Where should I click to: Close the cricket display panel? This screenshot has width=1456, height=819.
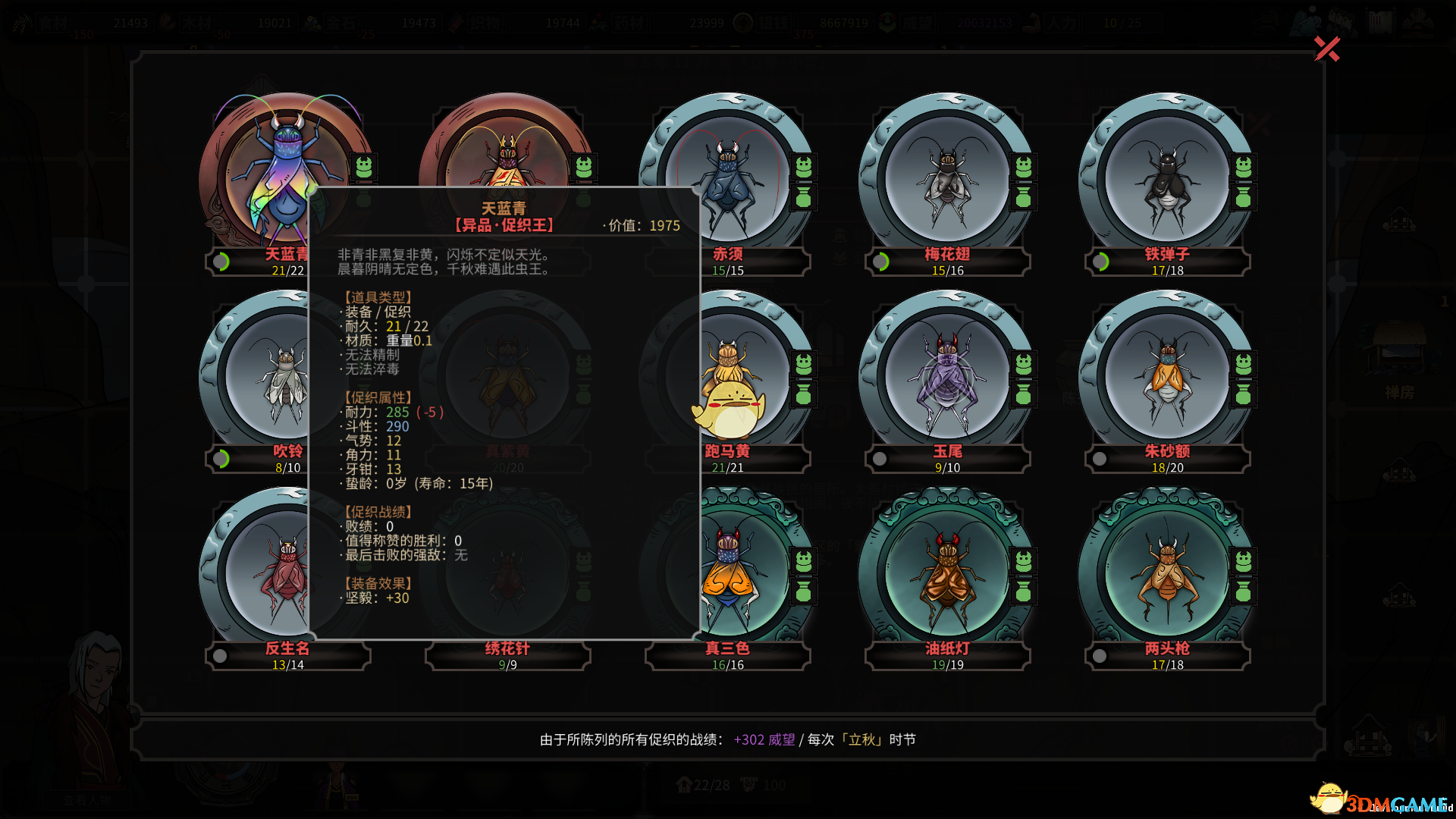[x=1326, y=49]
